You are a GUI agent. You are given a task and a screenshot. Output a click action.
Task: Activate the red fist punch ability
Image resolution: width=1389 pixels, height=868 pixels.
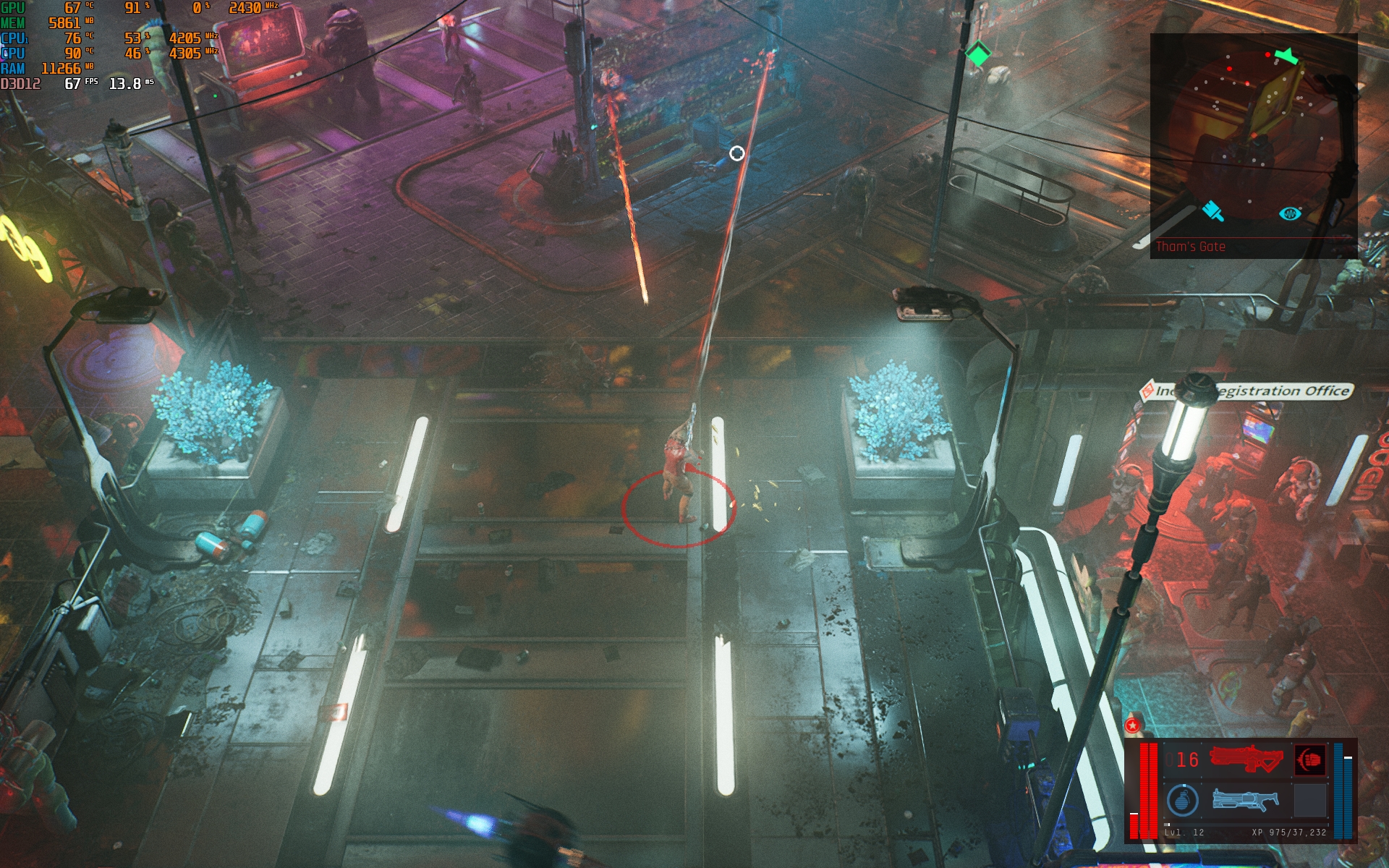pos(1309,760)
